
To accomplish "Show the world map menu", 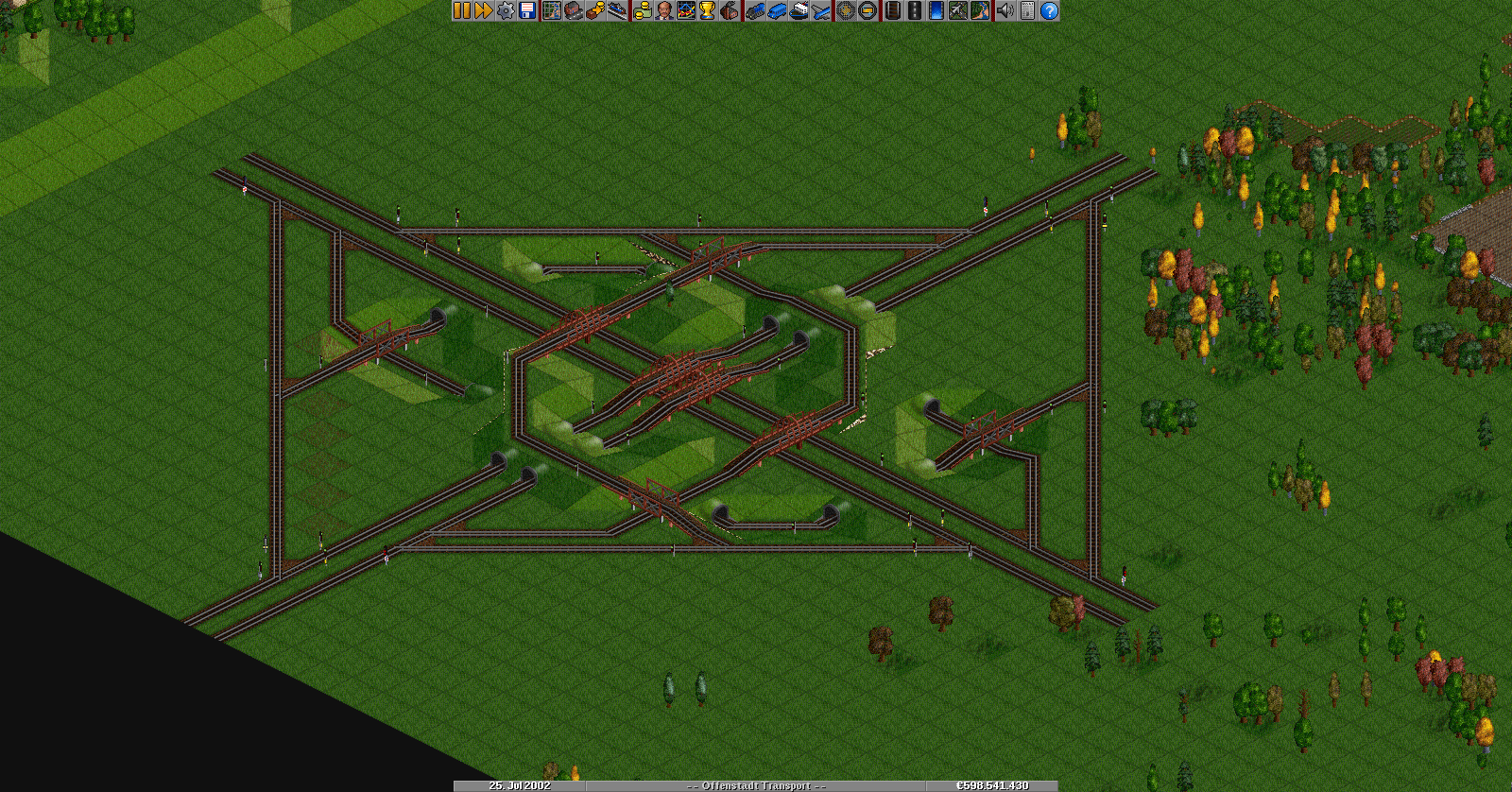I will 551,10.
